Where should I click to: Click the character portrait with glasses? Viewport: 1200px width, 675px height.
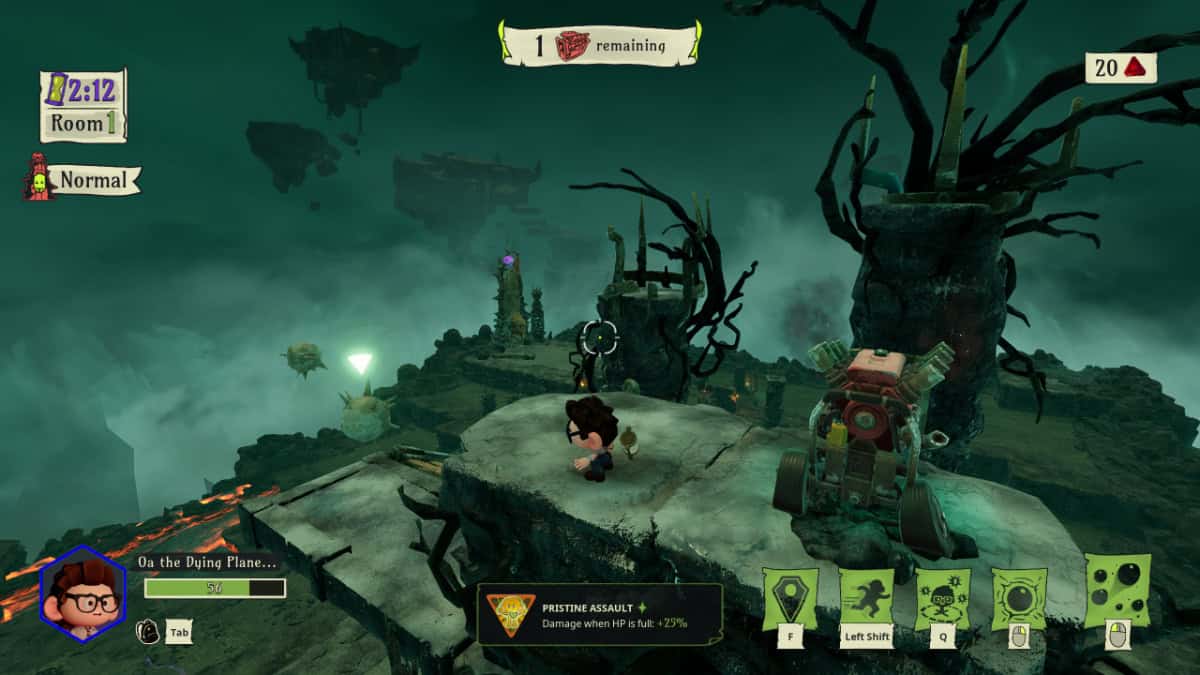[x=83, y=594]
